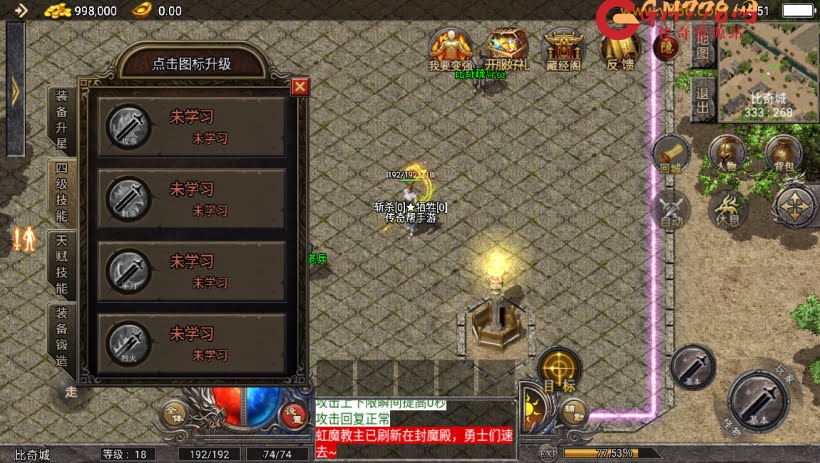Screen dimensions: 820x463
Task: Click the 退出 exit button
Action: click(703, 100)
